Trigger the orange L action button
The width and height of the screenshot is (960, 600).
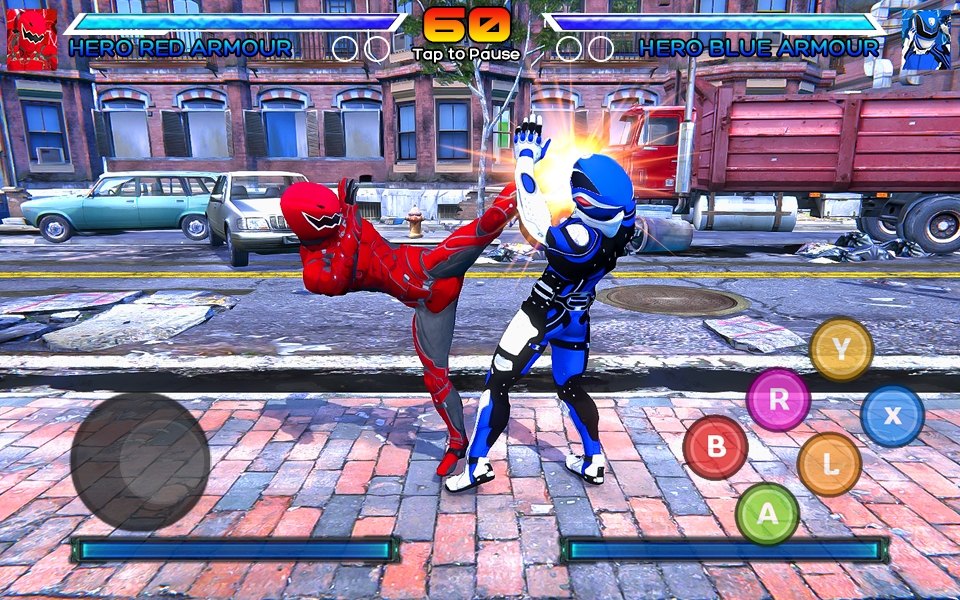pos(829,464)
